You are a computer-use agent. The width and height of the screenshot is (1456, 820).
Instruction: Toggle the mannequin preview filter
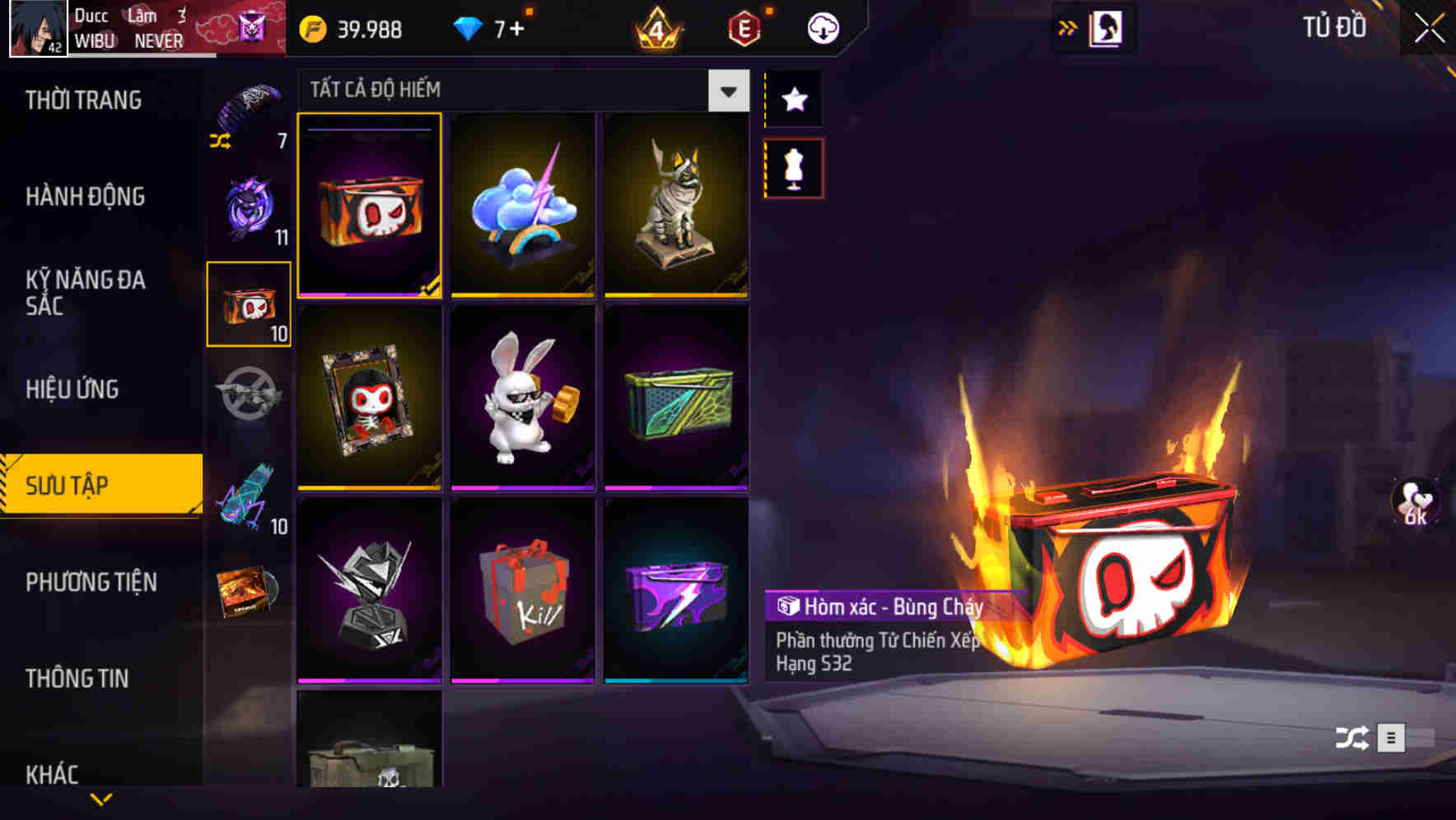click(794, 167)
